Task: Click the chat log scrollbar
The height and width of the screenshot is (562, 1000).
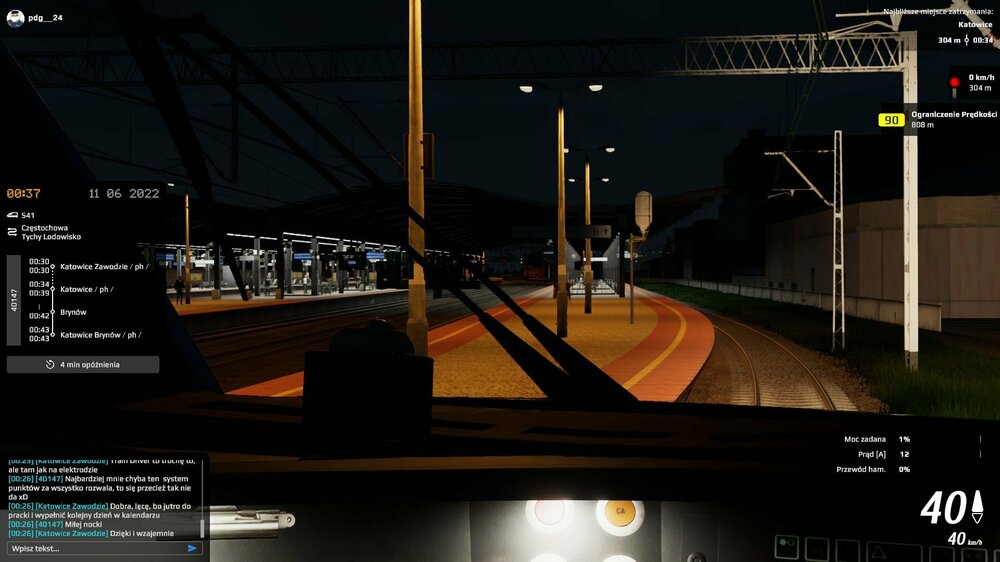Action: click(x=202, y=526)
